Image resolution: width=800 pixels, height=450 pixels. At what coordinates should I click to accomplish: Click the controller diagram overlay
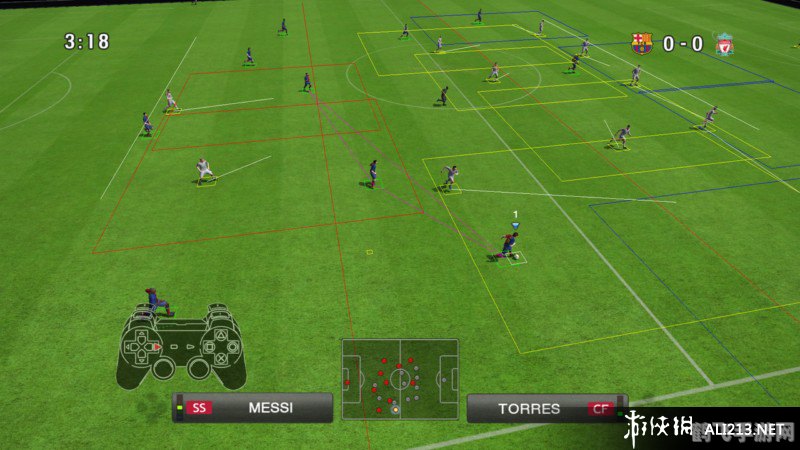tap(182, 346)
